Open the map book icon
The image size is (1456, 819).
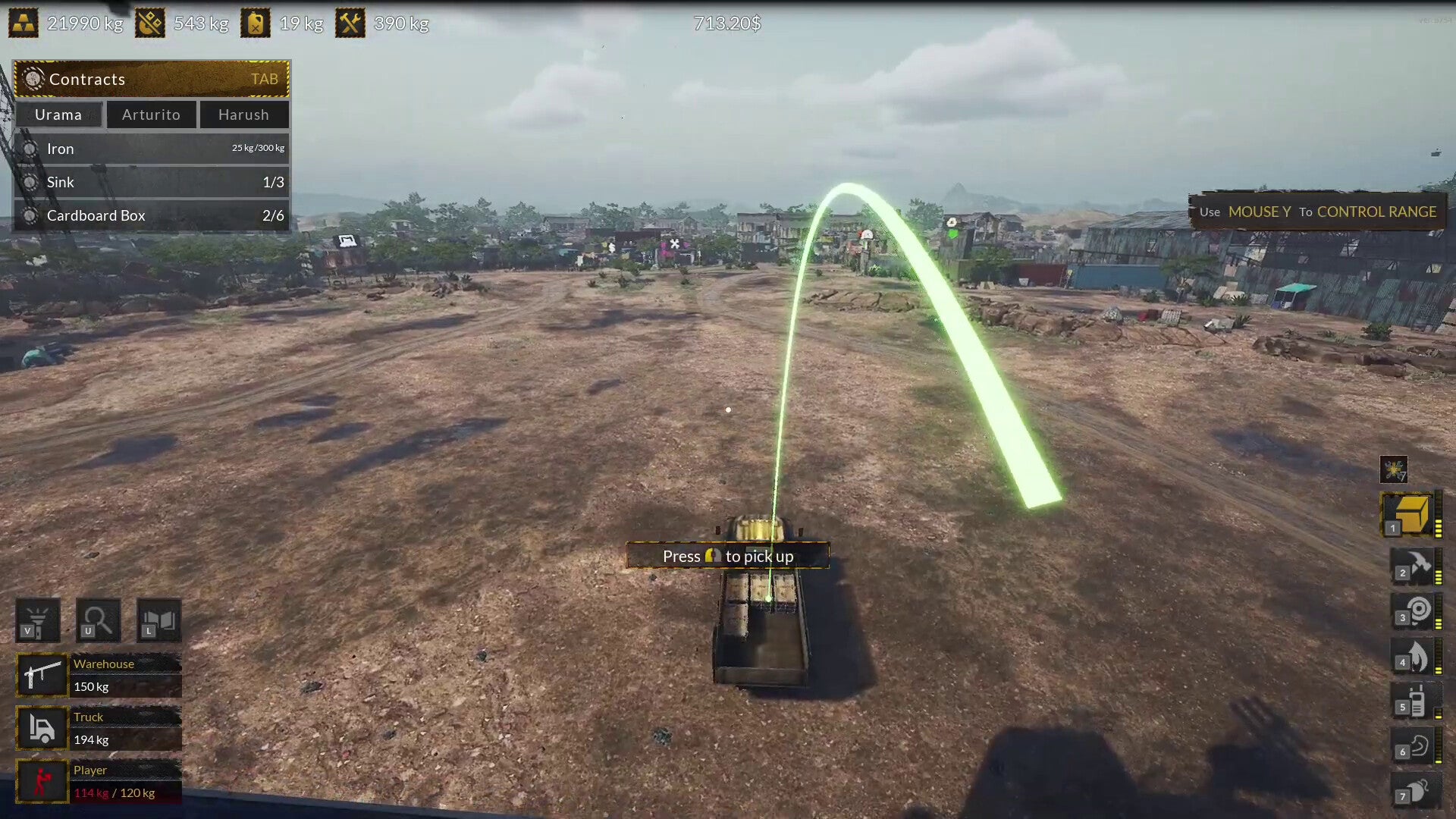pyautogui.click(x=158, y=620)
